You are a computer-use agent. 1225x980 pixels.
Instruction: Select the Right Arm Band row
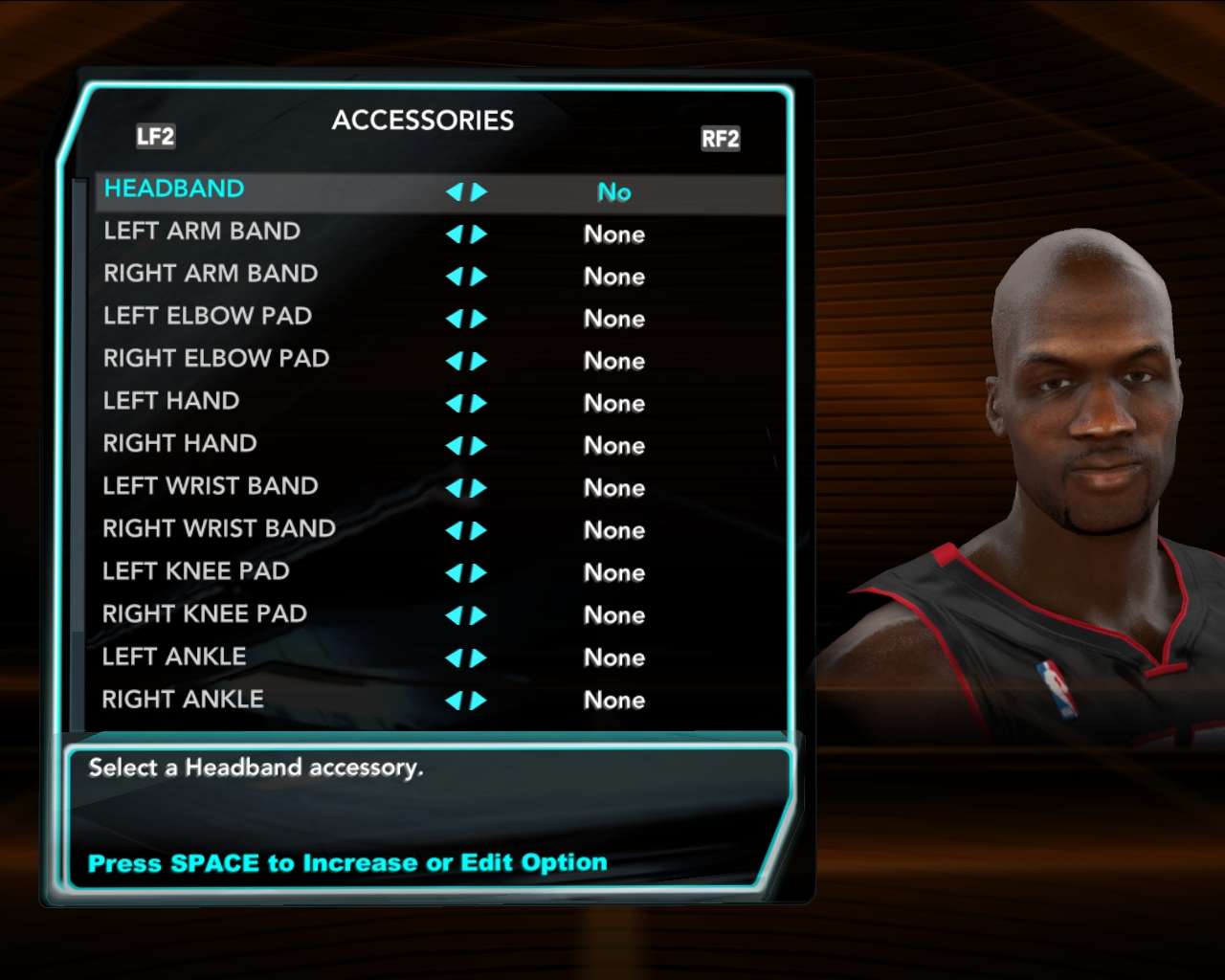point(211,274)
